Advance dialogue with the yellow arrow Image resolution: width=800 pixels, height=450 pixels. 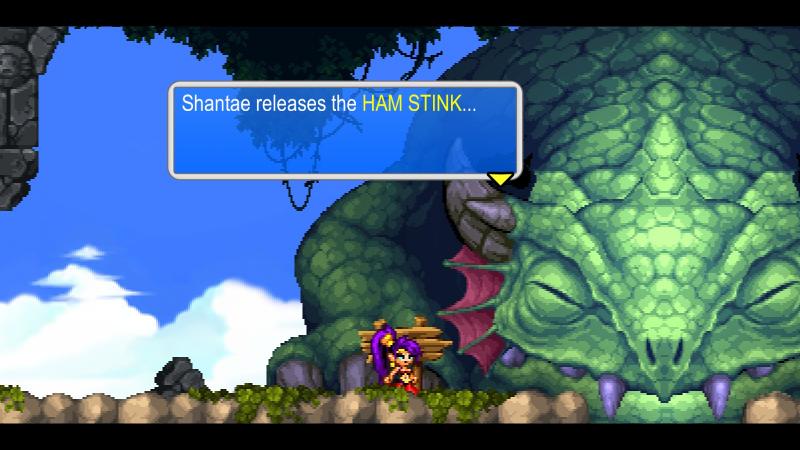499,179
